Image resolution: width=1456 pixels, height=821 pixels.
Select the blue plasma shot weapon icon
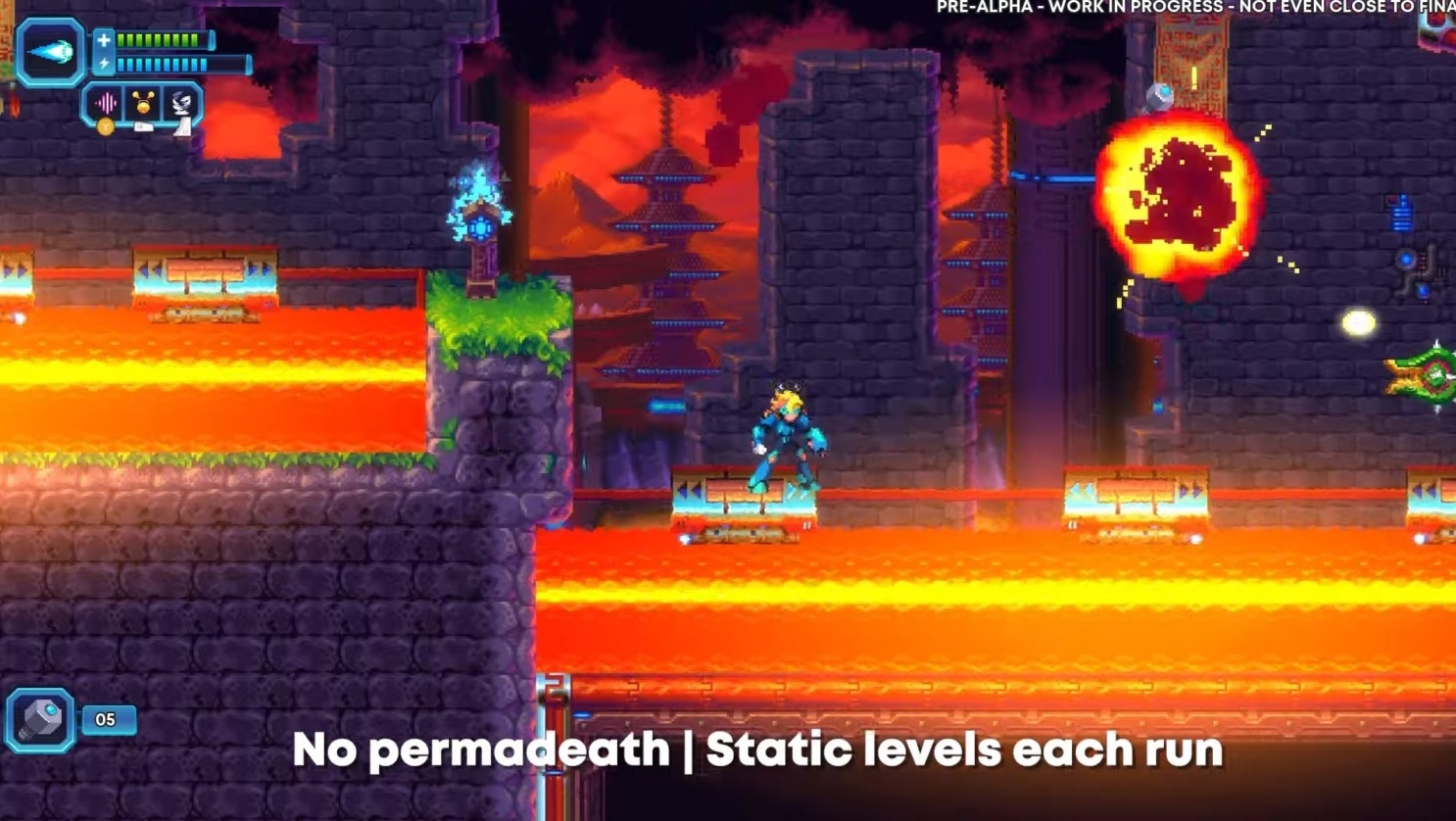click(x=50, y=52)
